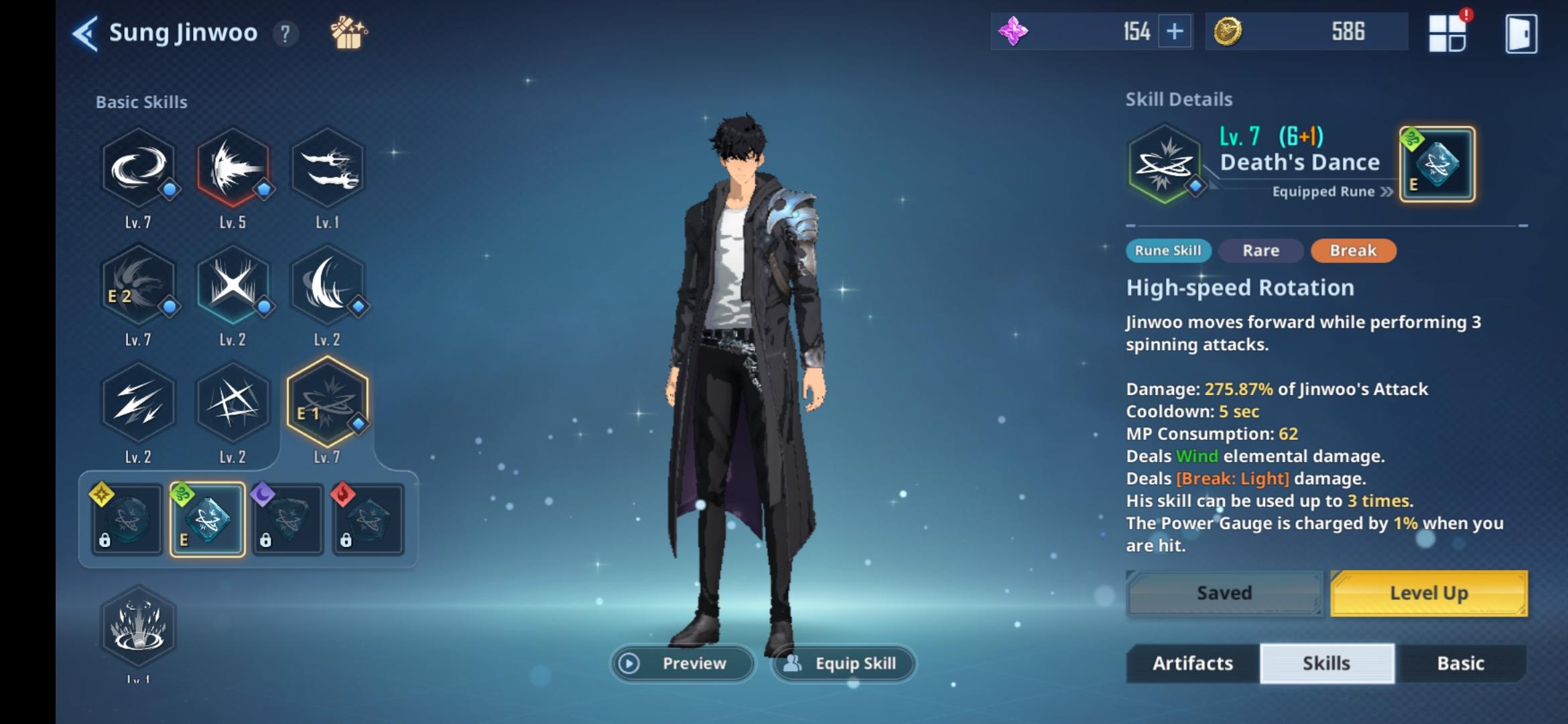This screenshot has height=724, width=1568.
Task: Select the purple moon rune slot
Action: click(x=287, y=520)
